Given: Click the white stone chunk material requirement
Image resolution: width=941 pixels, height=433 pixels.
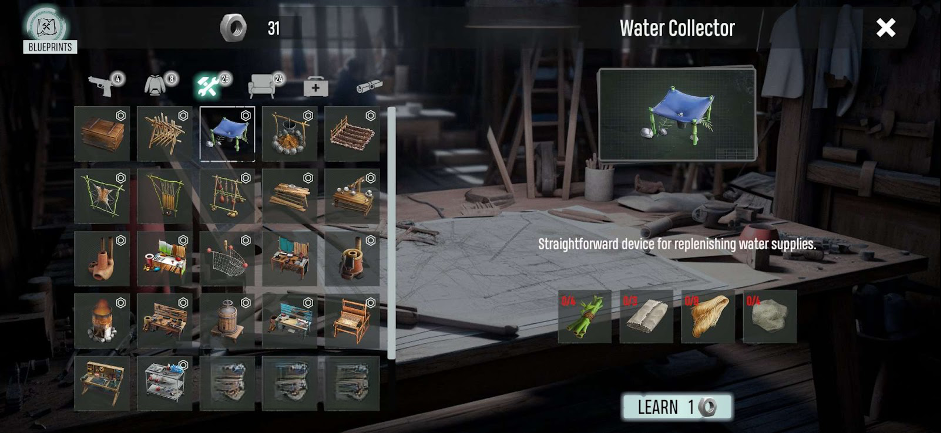Looking at the screenshot, I should [770, 317].
